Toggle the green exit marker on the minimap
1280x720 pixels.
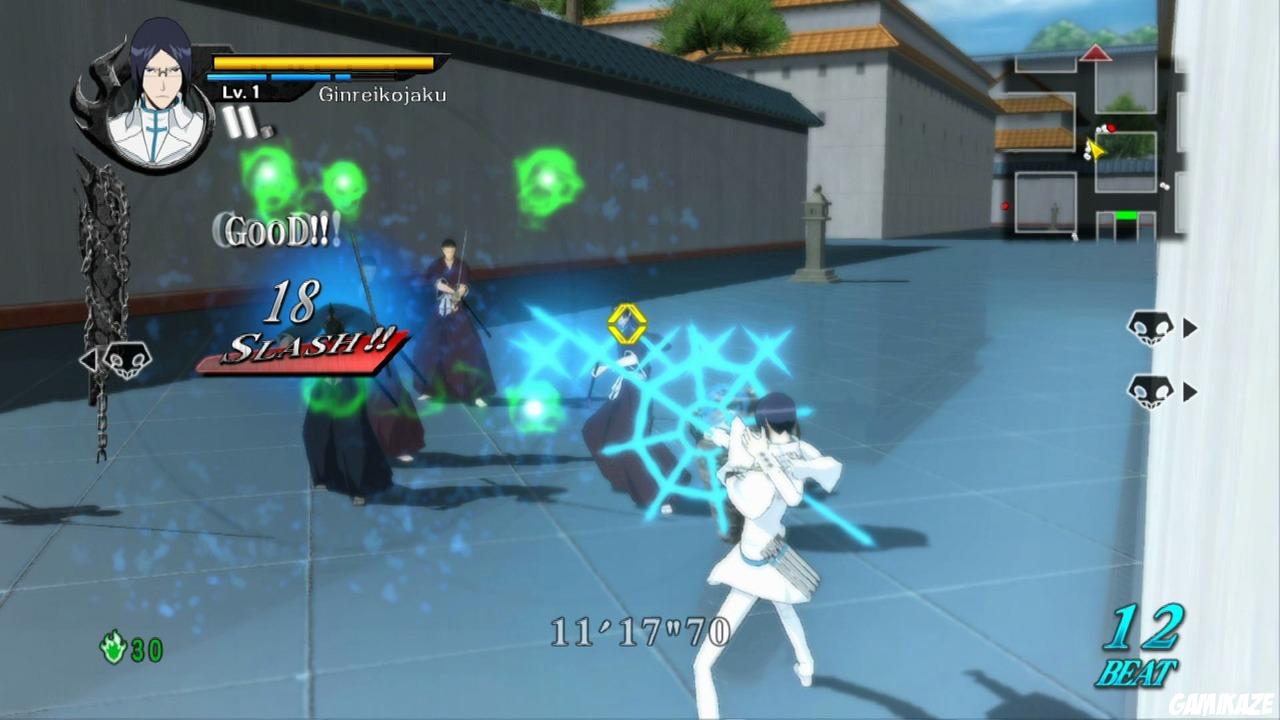[1126, 214]
